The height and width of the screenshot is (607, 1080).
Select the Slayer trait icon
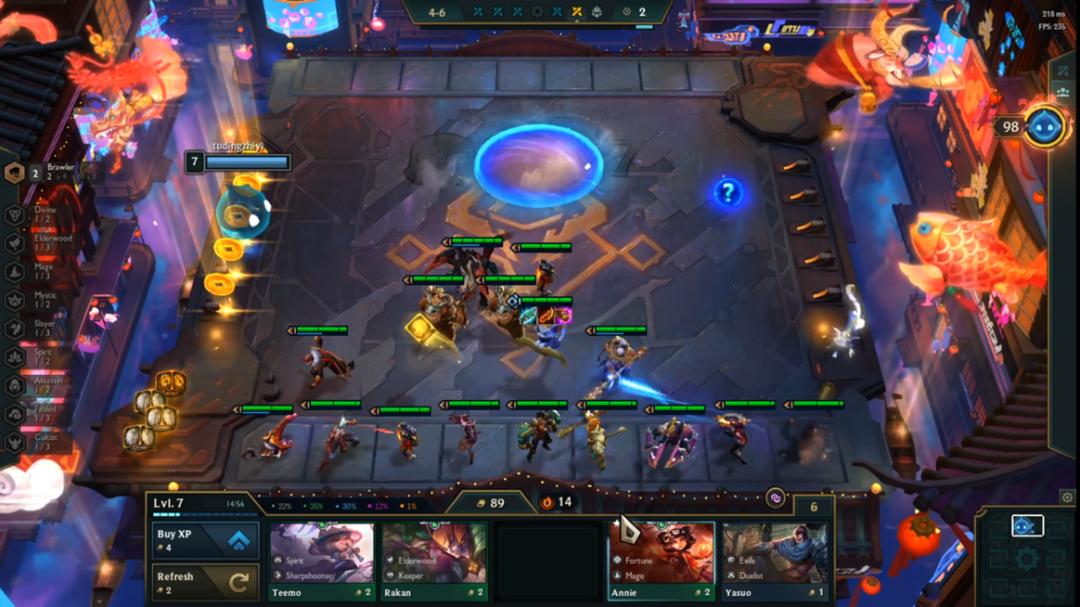(16, 328)
